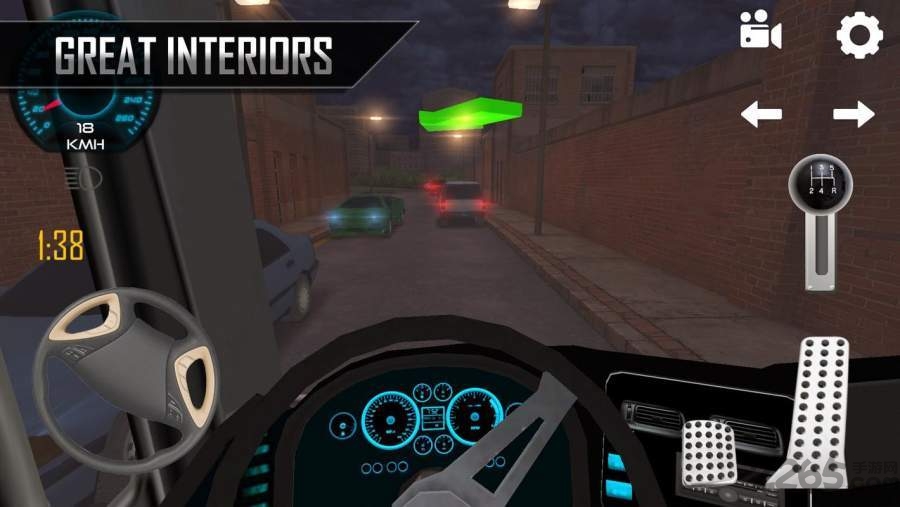Activate the left turn signal arrow
The width and height of the screenshot is (900, 507).
pos(761,114)
